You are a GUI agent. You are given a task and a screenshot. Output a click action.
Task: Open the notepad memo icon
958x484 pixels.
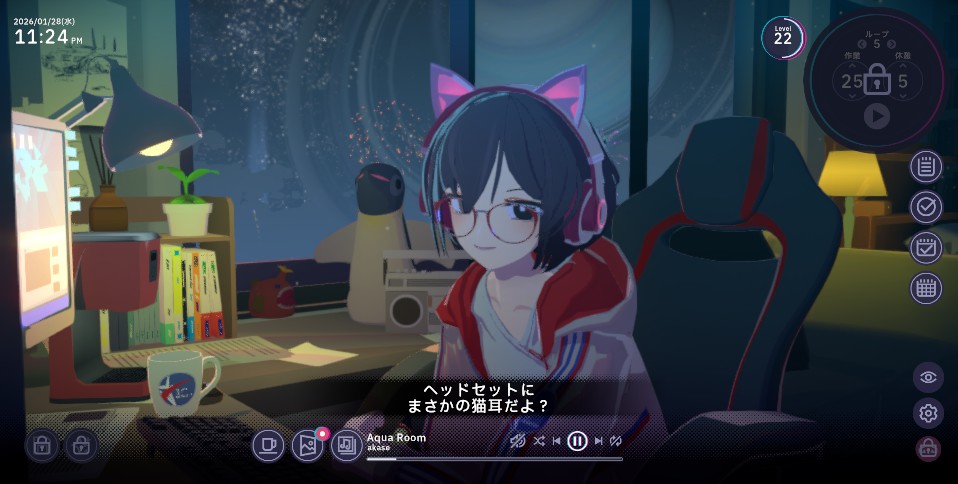tap(926, 166)
